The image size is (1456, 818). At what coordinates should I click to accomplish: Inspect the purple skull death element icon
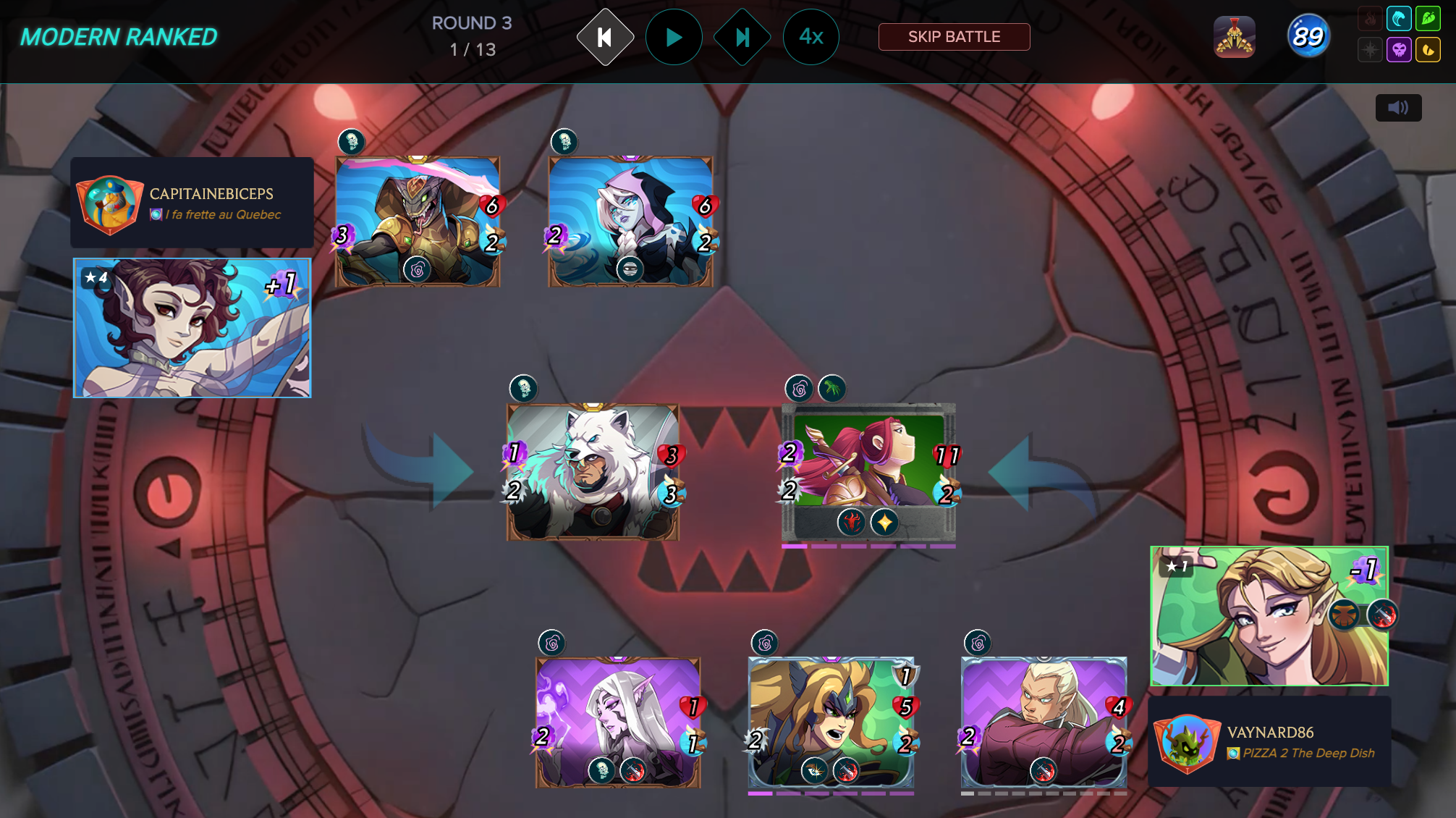click(1399, 50)
